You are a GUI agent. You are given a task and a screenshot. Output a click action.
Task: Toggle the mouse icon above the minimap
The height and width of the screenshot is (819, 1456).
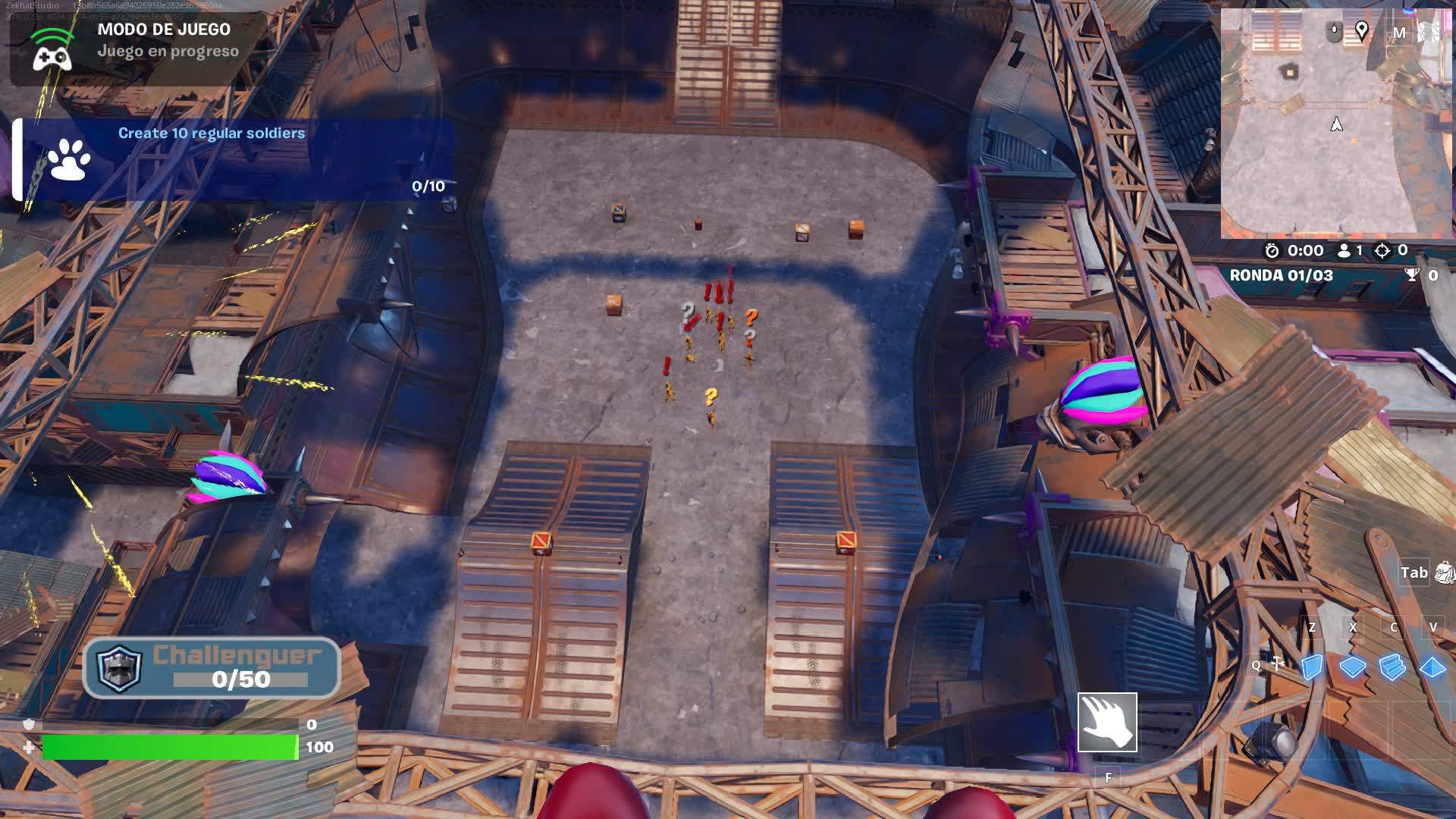click(1334, 30)
